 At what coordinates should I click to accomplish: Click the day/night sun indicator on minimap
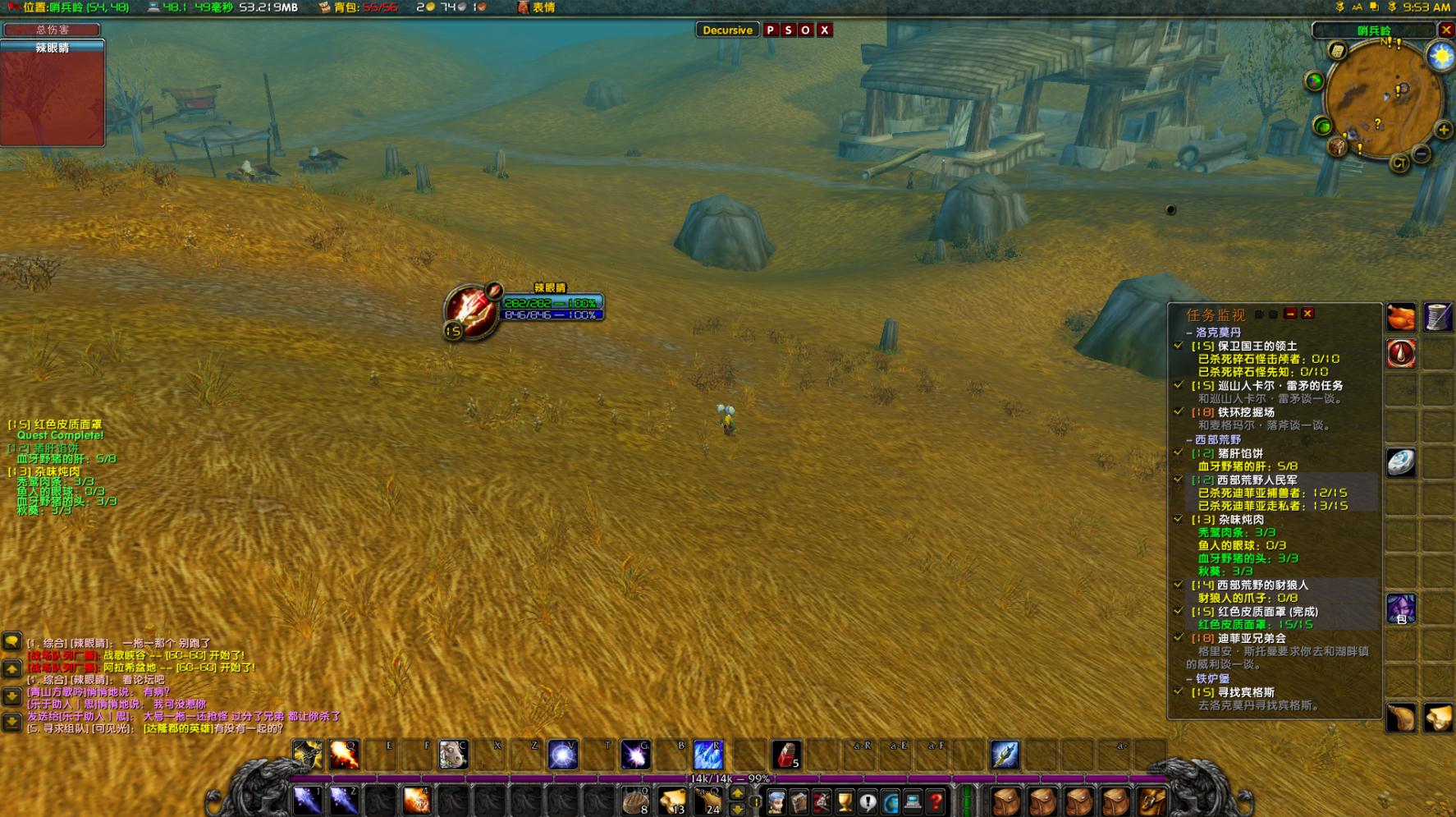tap(1440, 56)
